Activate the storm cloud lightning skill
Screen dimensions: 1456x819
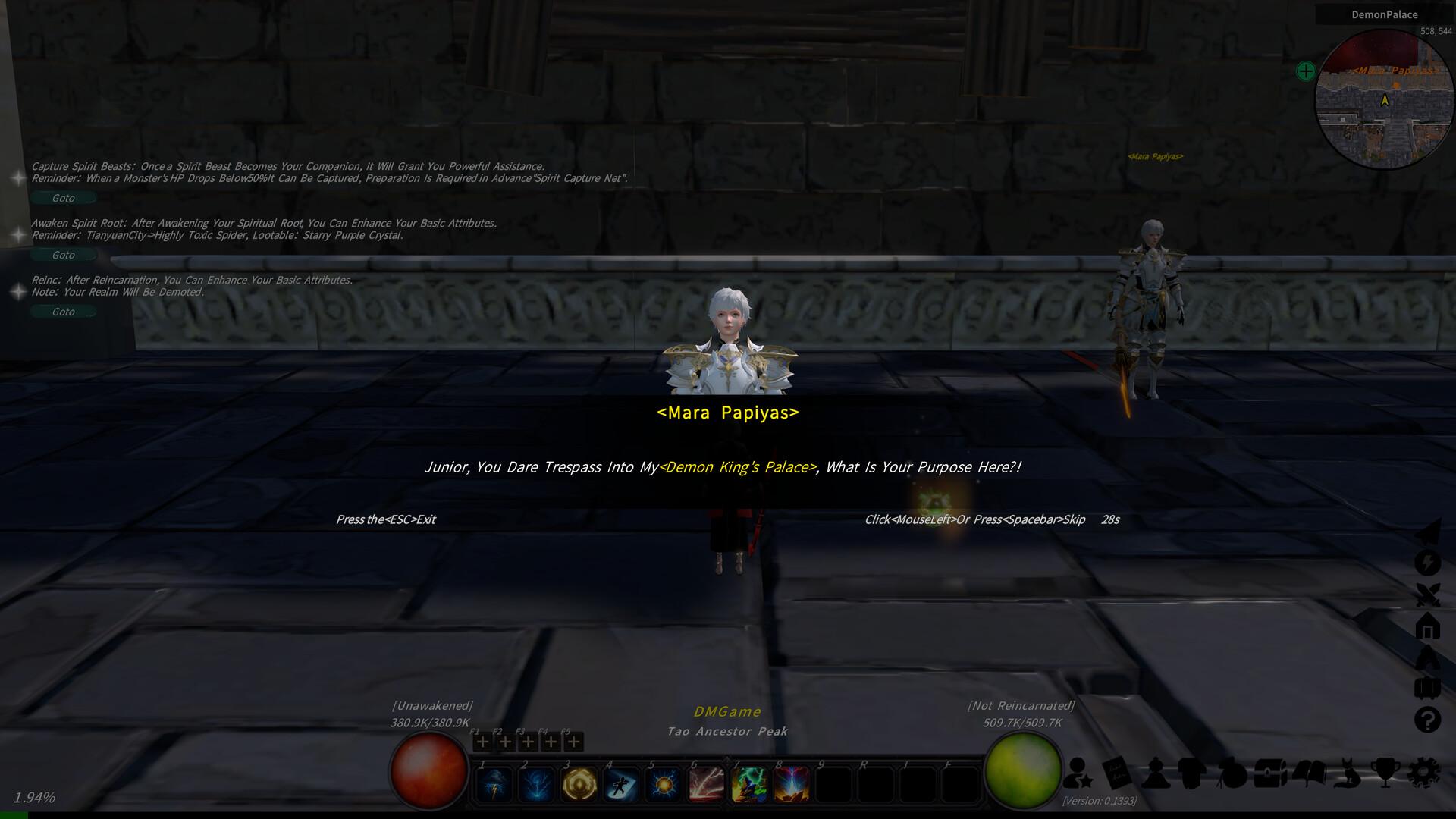494,785
